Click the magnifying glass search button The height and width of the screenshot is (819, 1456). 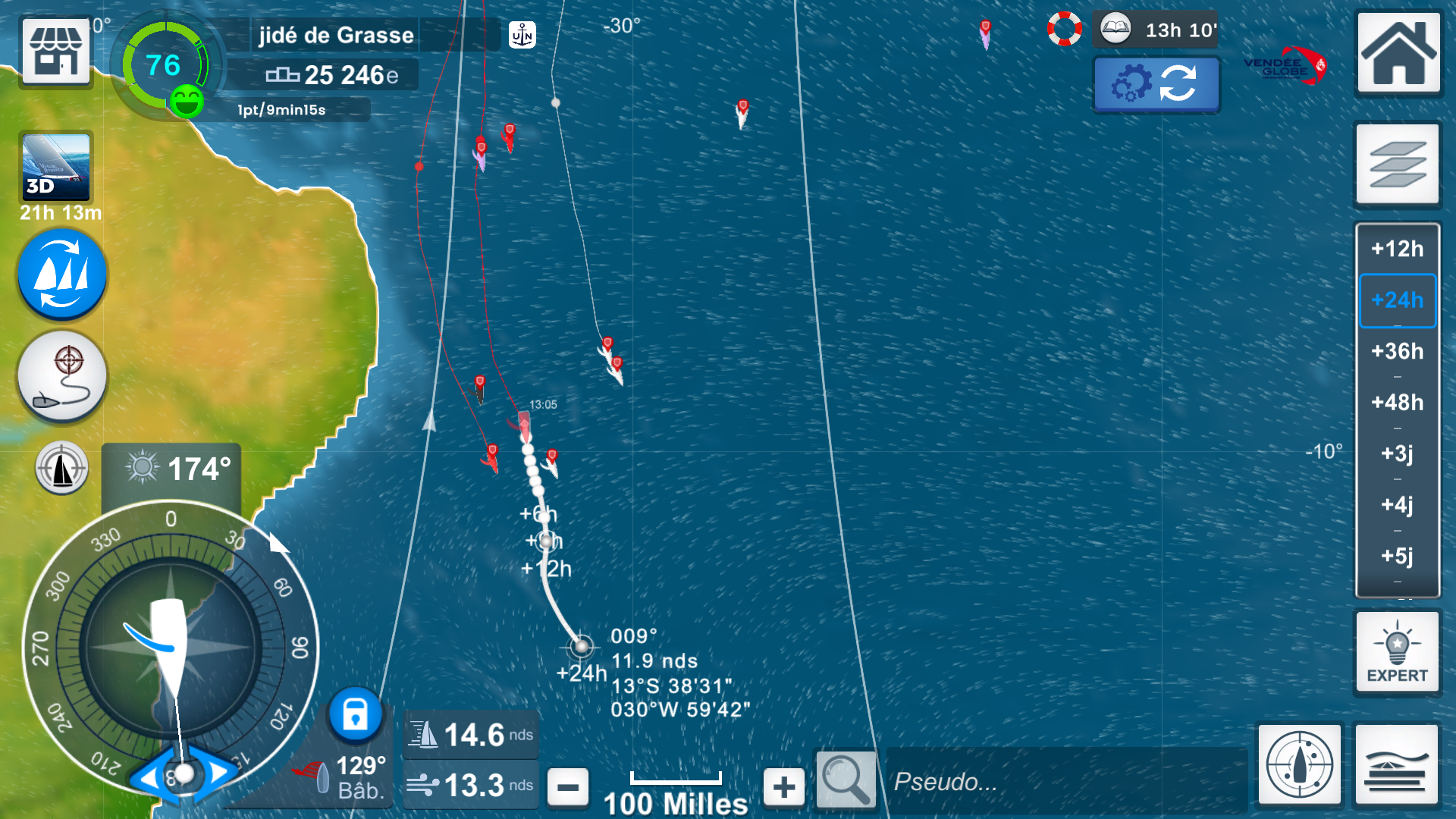846,780
